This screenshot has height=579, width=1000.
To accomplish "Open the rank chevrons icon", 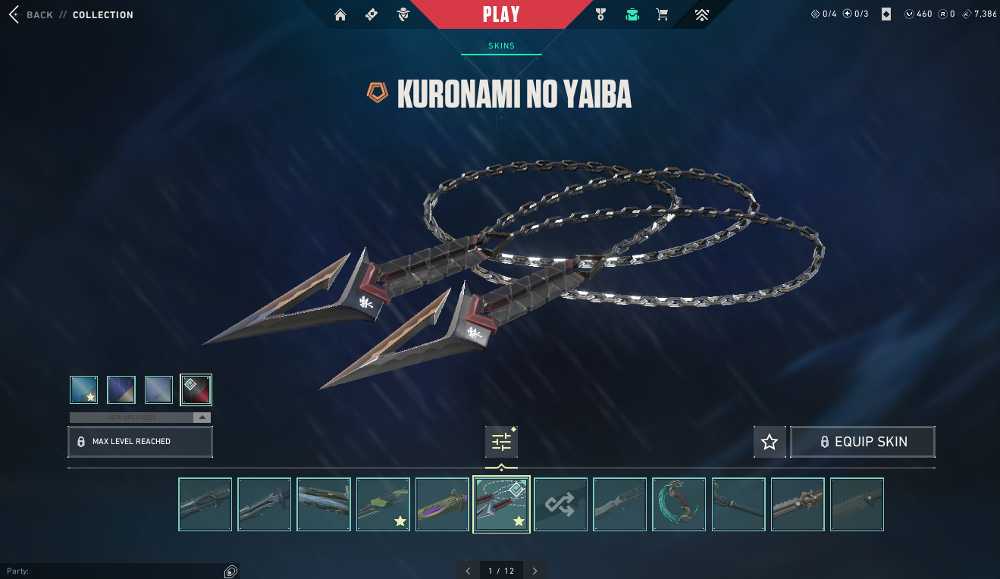I will tap(702, 15).
